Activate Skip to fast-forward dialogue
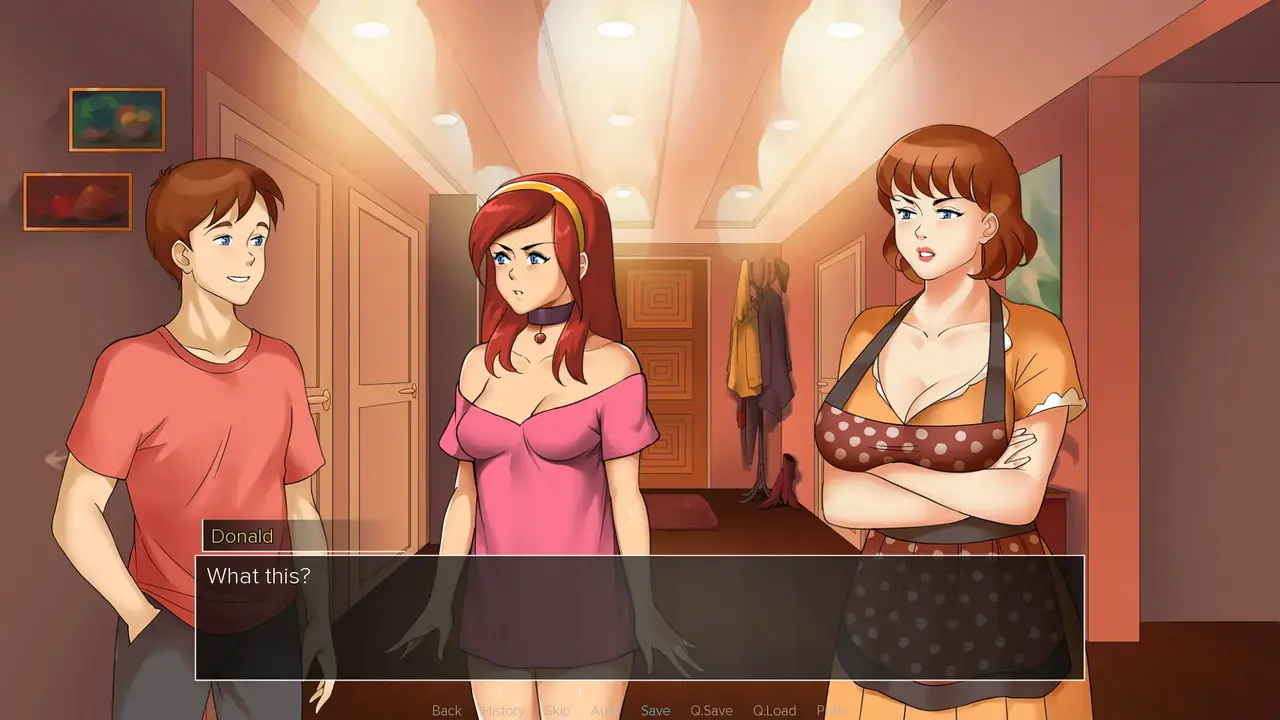Image resolution: width=1280 pixels, height=720 pixels. coord(557,710)
